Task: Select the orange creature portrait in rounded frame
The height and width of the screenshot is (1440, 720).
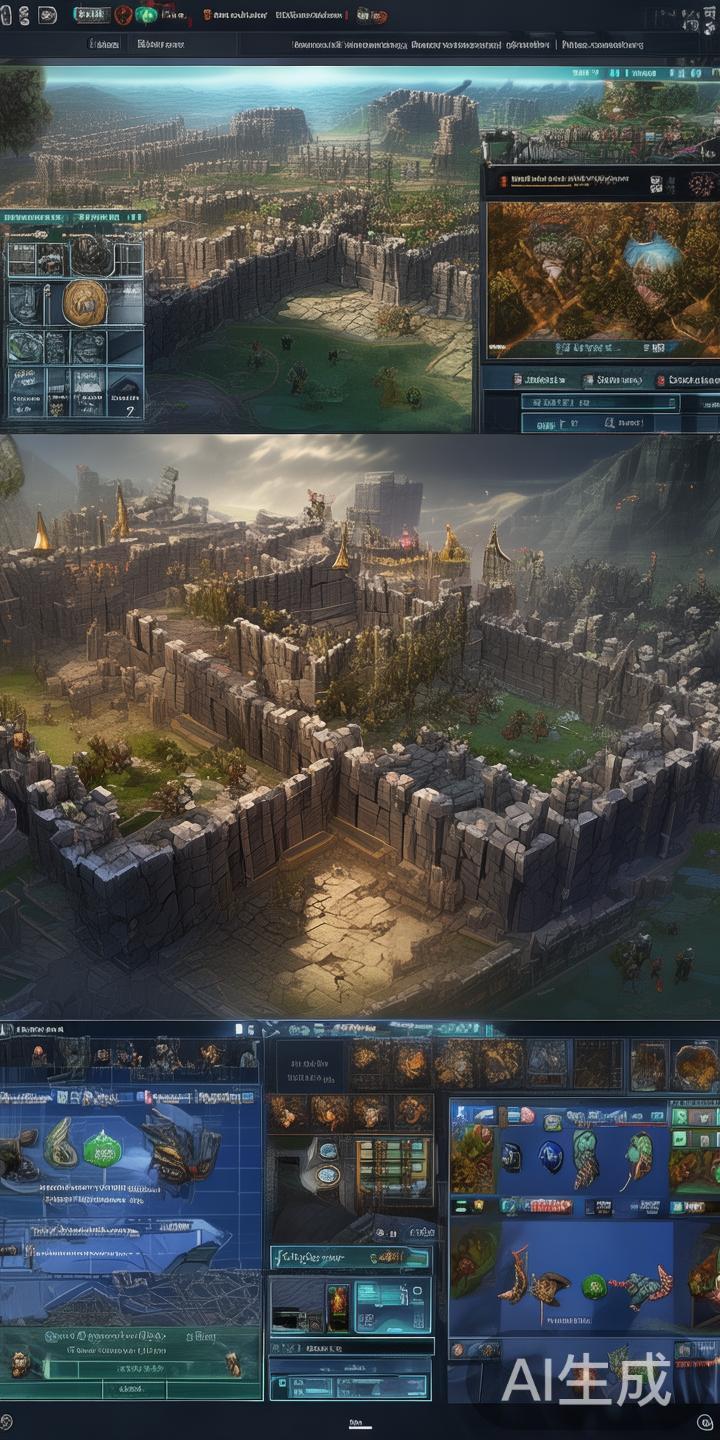Action: (694, 1065)
